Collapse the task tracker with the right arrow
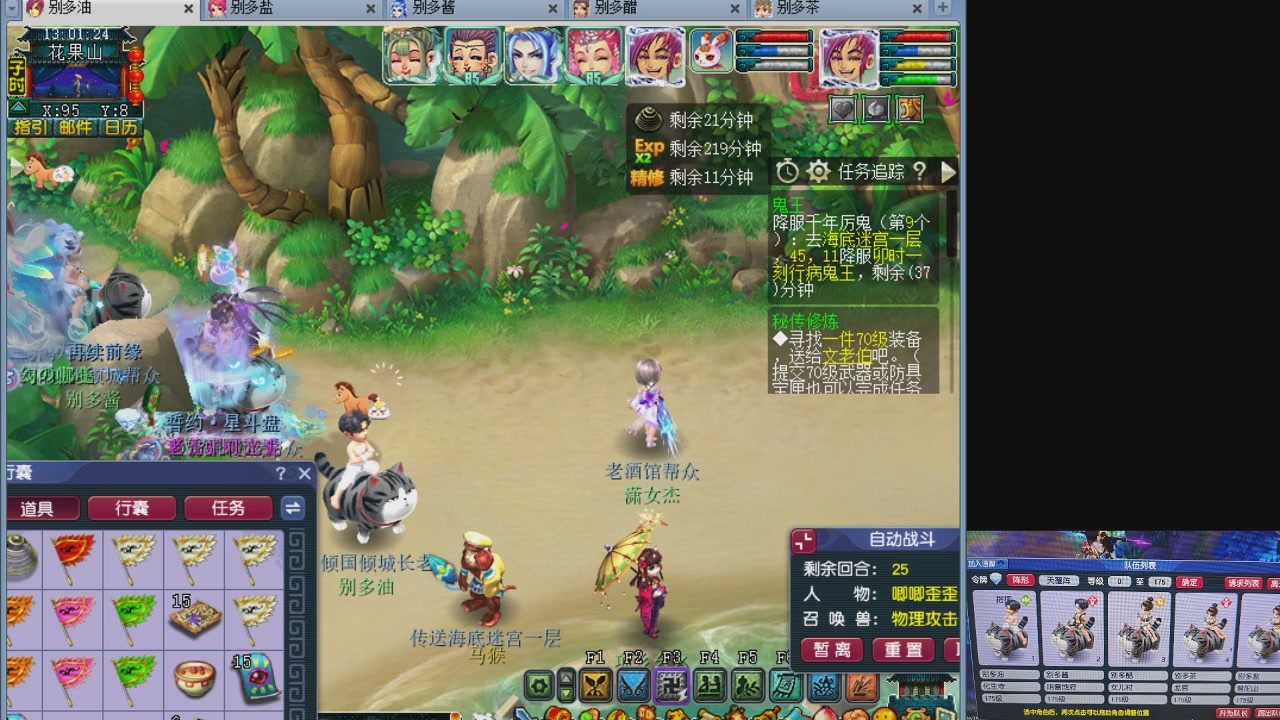1280x720 pixels. pos(946,172)
